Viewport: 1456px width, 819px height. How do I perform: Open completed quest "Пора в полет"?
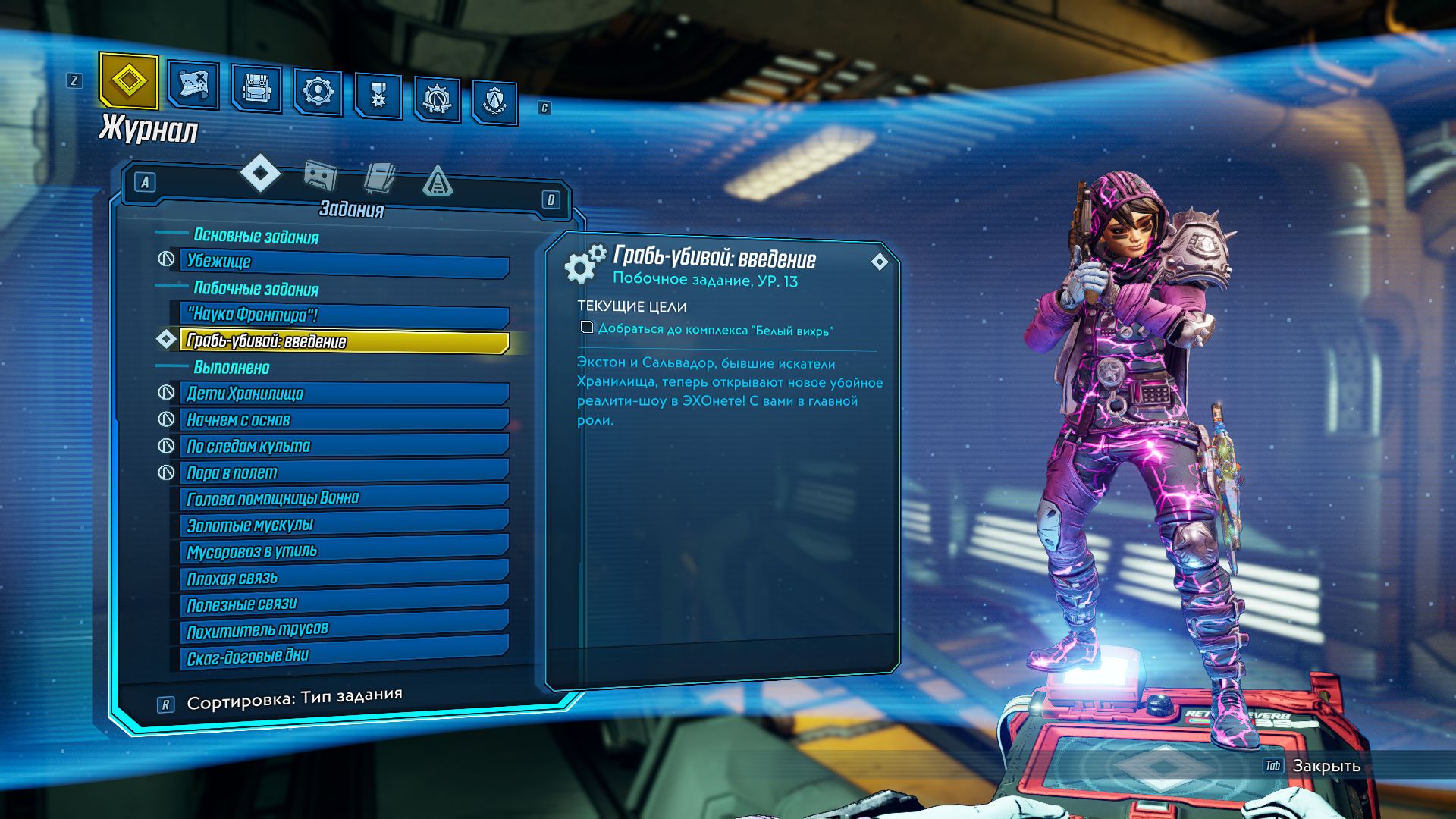[343, 472]
